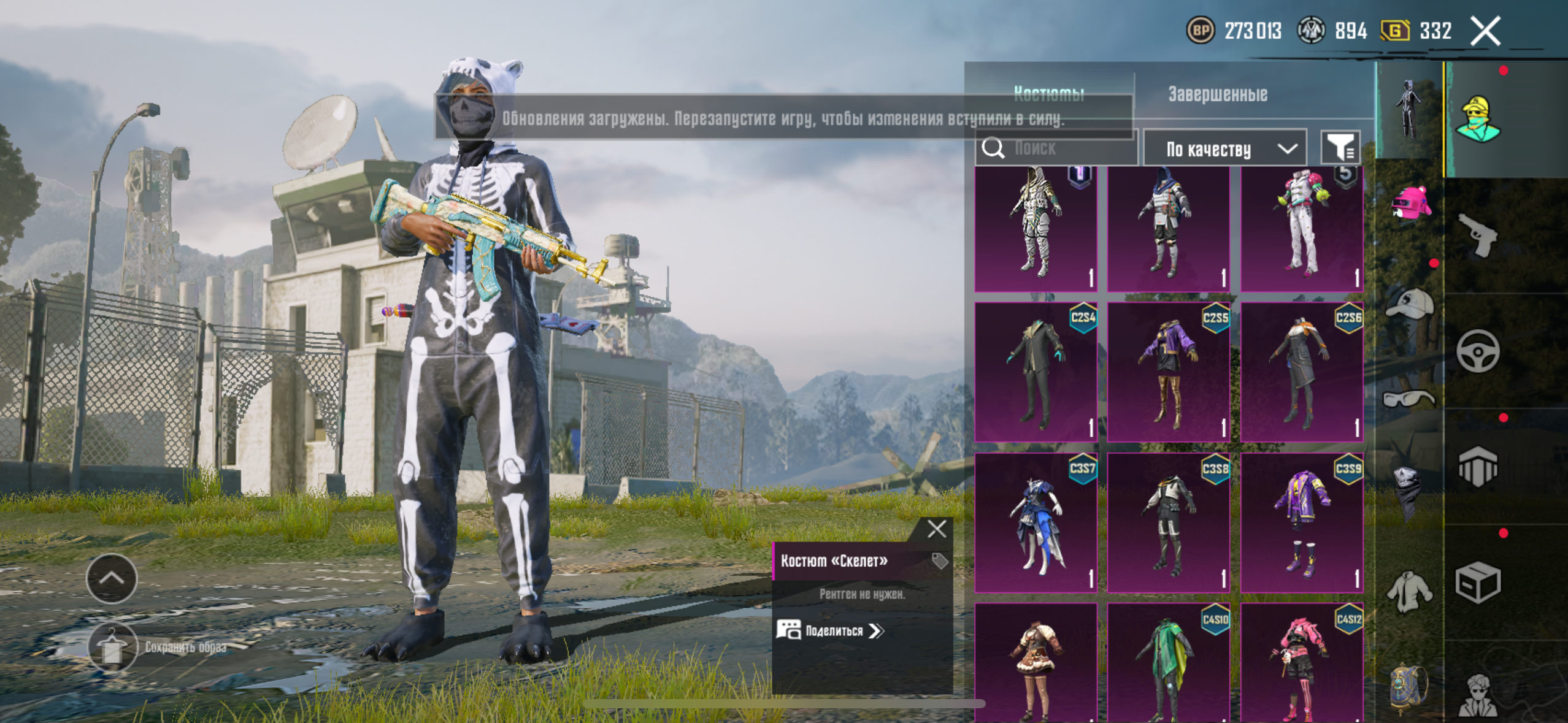
Task: Open the steering wheel vehicle category
Action: click(1478, 351)
